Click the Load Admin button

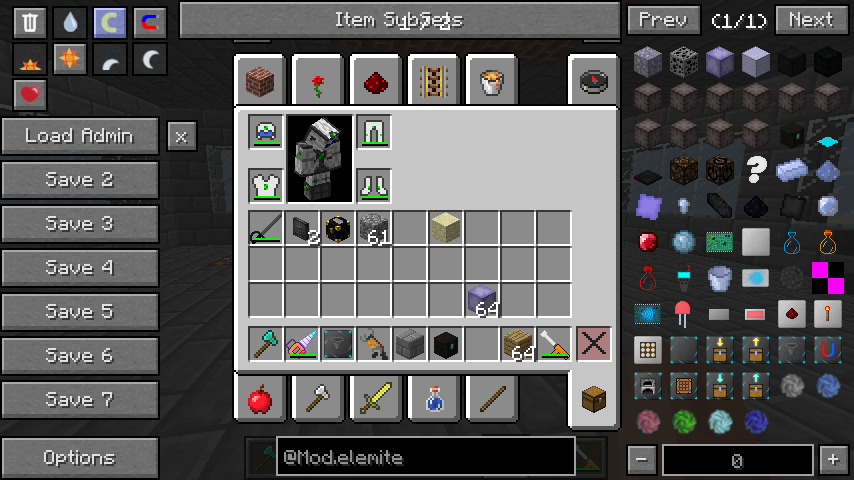point(80,136)
